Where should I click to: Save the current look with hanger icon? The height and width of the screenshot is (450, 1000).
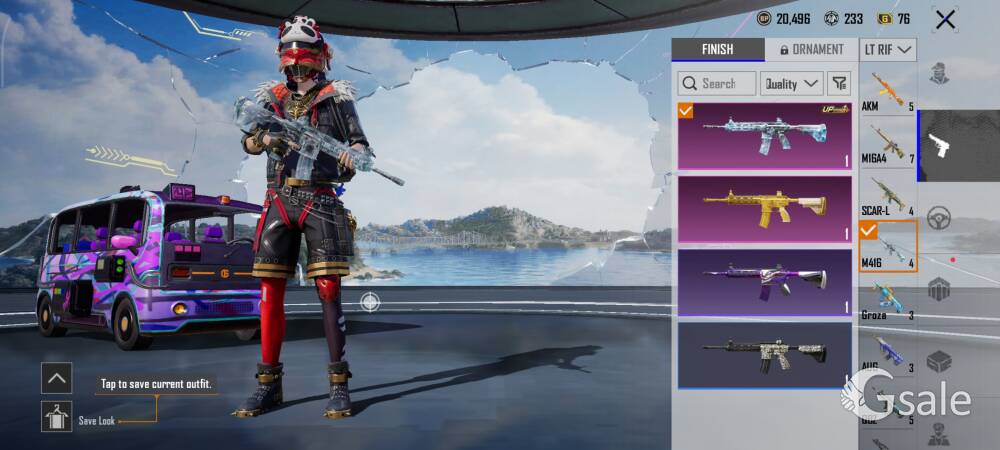pos(56,416)
